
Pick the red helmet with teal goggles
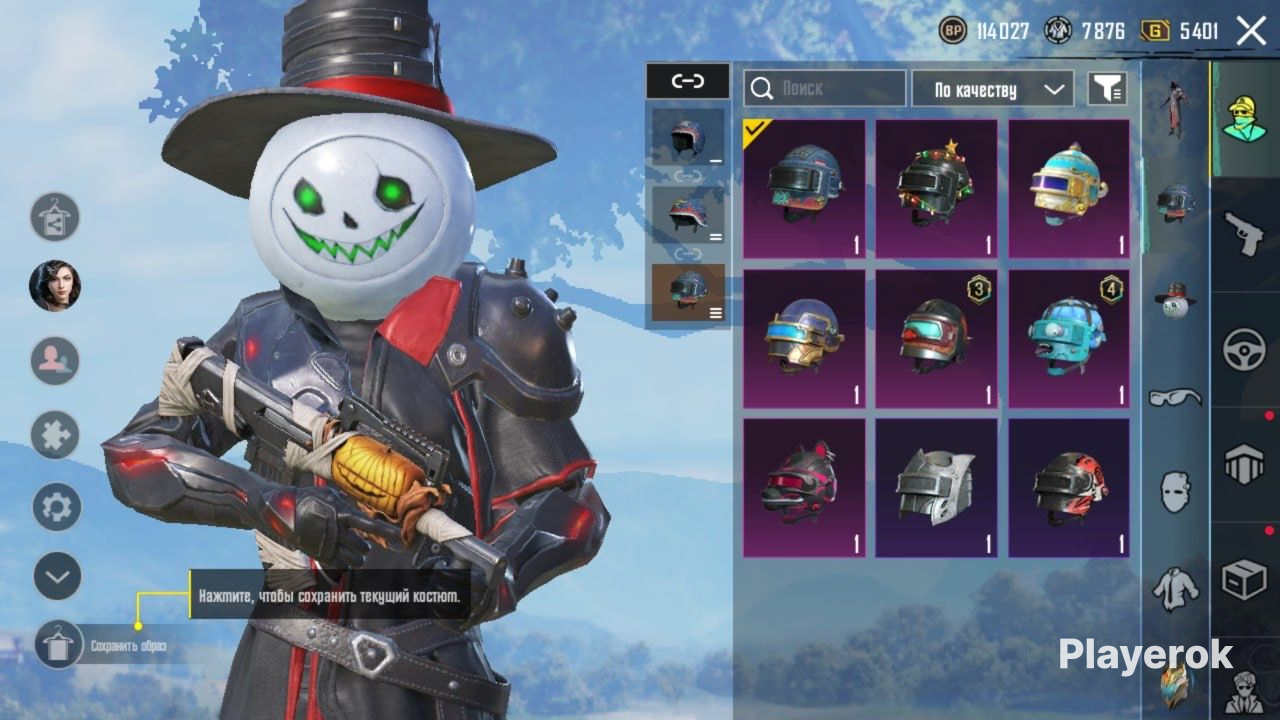pyautogui.click(x=936, y=339)
